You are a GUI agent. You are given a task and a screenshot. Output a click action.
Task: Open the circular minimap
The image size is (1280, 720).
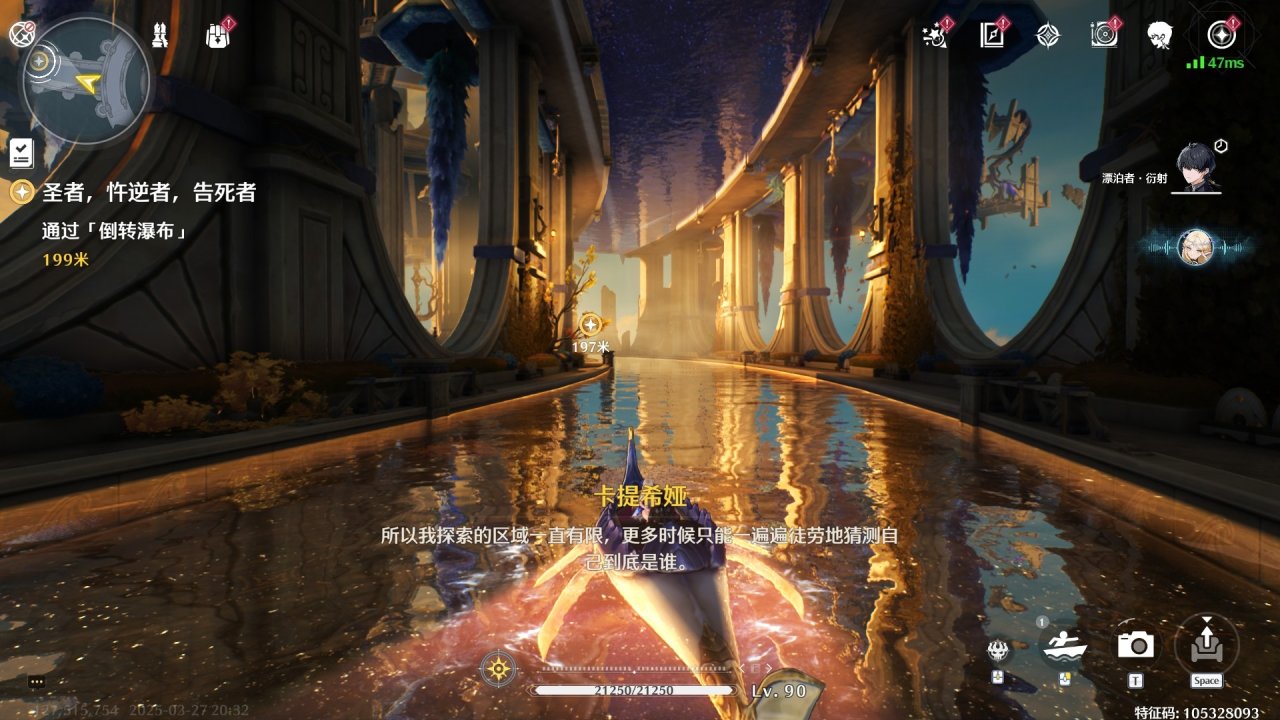pyautogui.click(x=86, y=80)
